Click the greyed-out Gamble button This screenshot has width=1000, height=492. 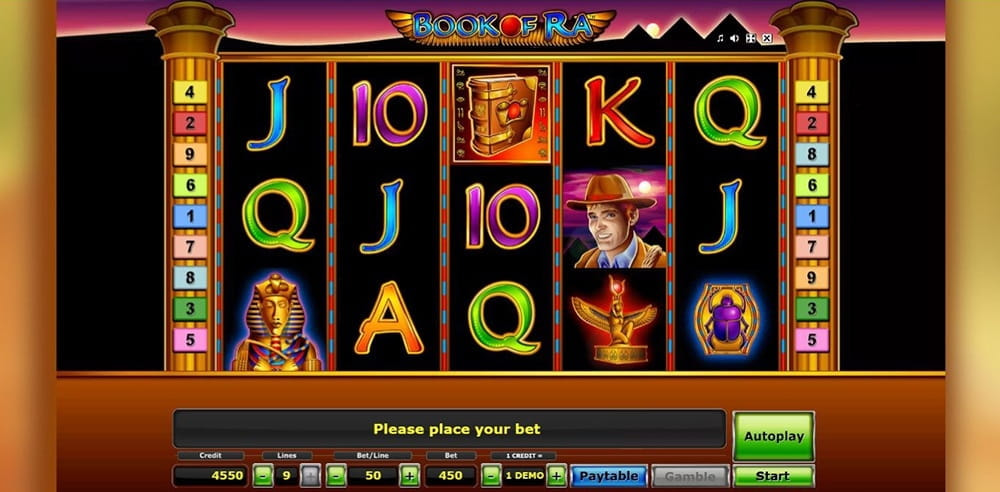(690, 476)
